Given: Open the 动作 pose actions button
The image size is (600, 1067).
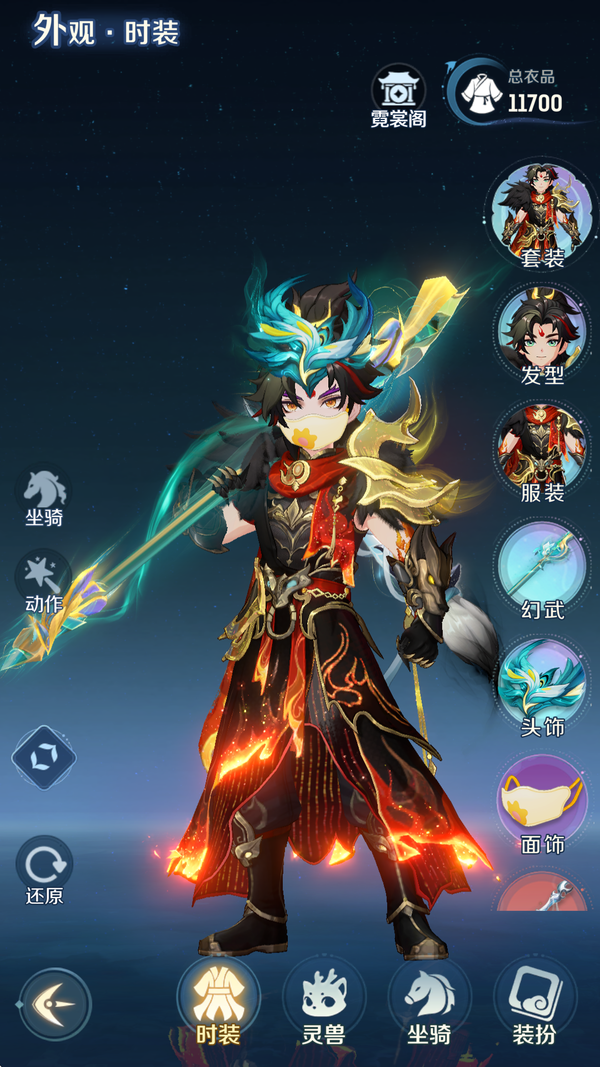Looking at the screenshot, I should pyautogui.click(x=45, y=580).
